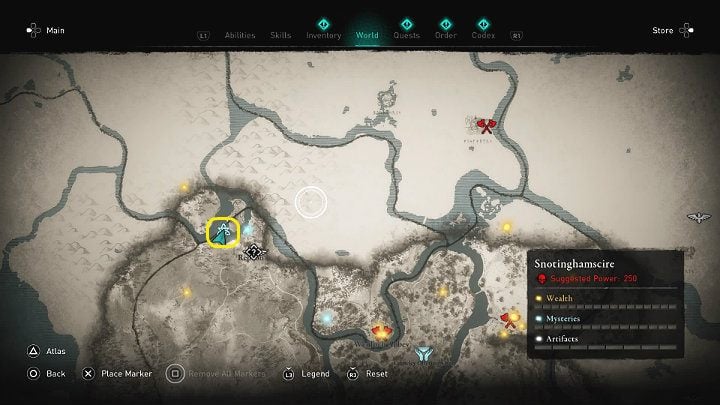Select the yellow-highlighted longship marker

coord(221,232)
